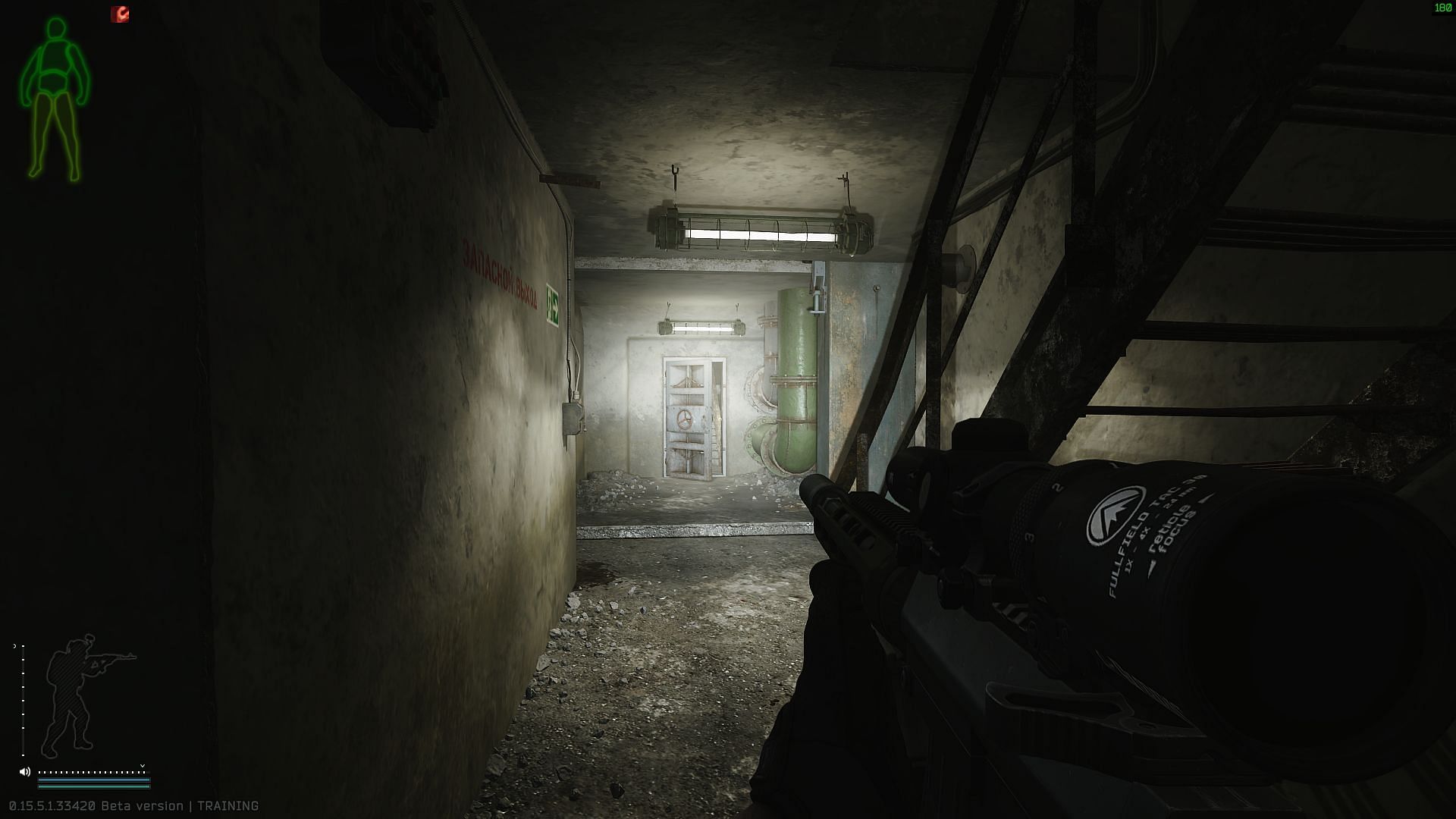Select the red status effect icon

click(120, 14)
